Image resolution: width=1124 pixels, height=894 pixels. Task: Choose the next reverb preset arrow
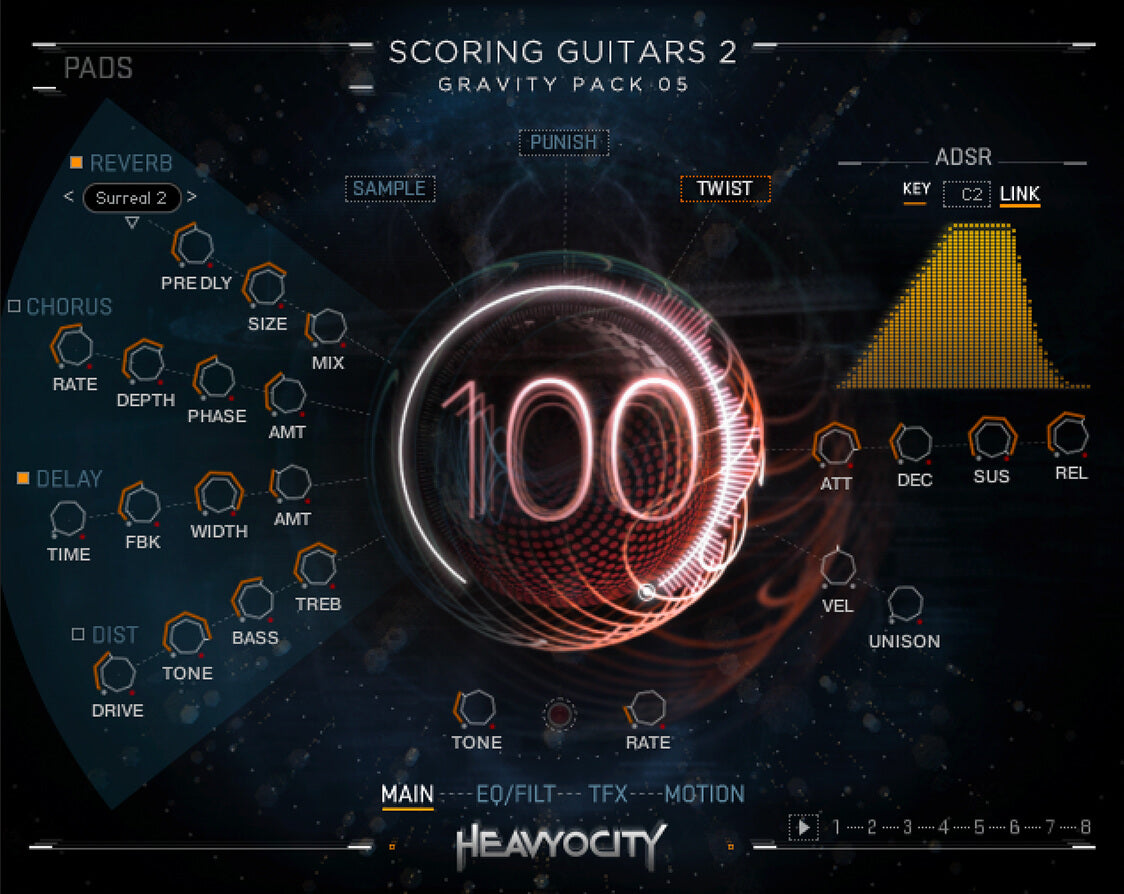point(192,197)
